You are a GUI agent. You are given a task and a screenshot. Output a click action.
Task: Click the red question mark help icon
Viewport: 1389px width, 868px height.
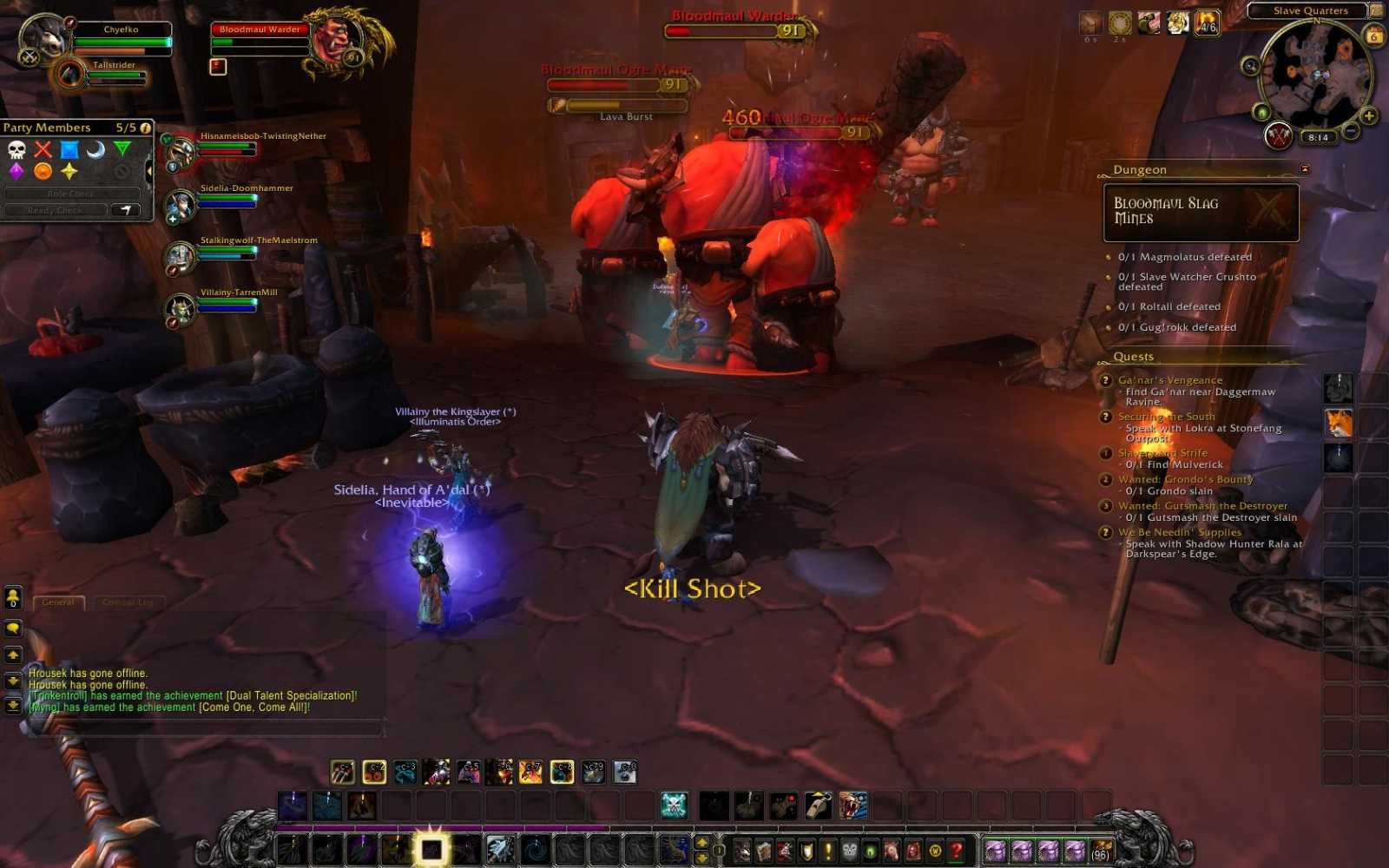pyautogui.click(x=956, y=851)
